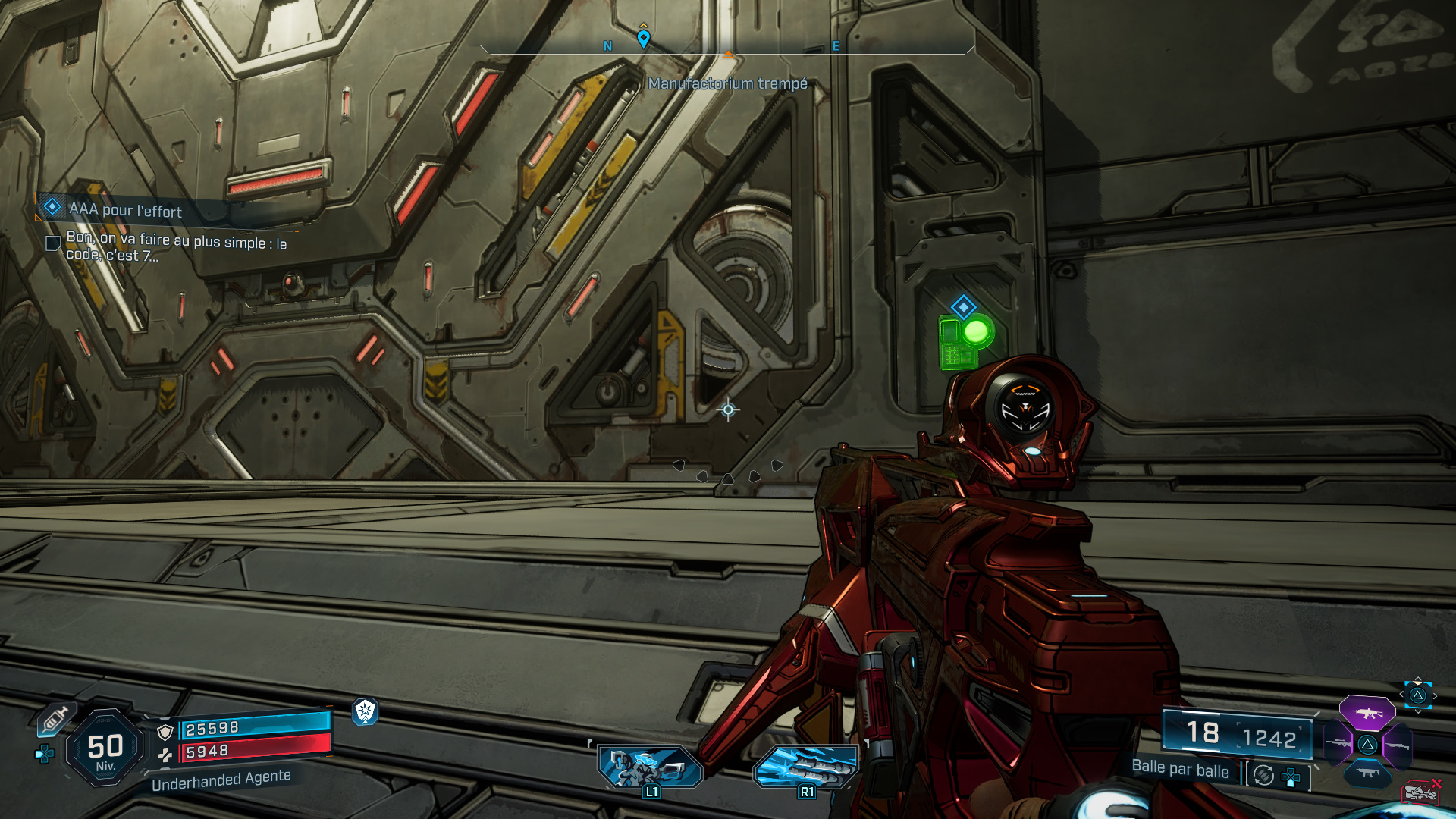Click the blue waypoint marker on the compass
Screen dimensions: 1456x819
[x=643, y=38]
